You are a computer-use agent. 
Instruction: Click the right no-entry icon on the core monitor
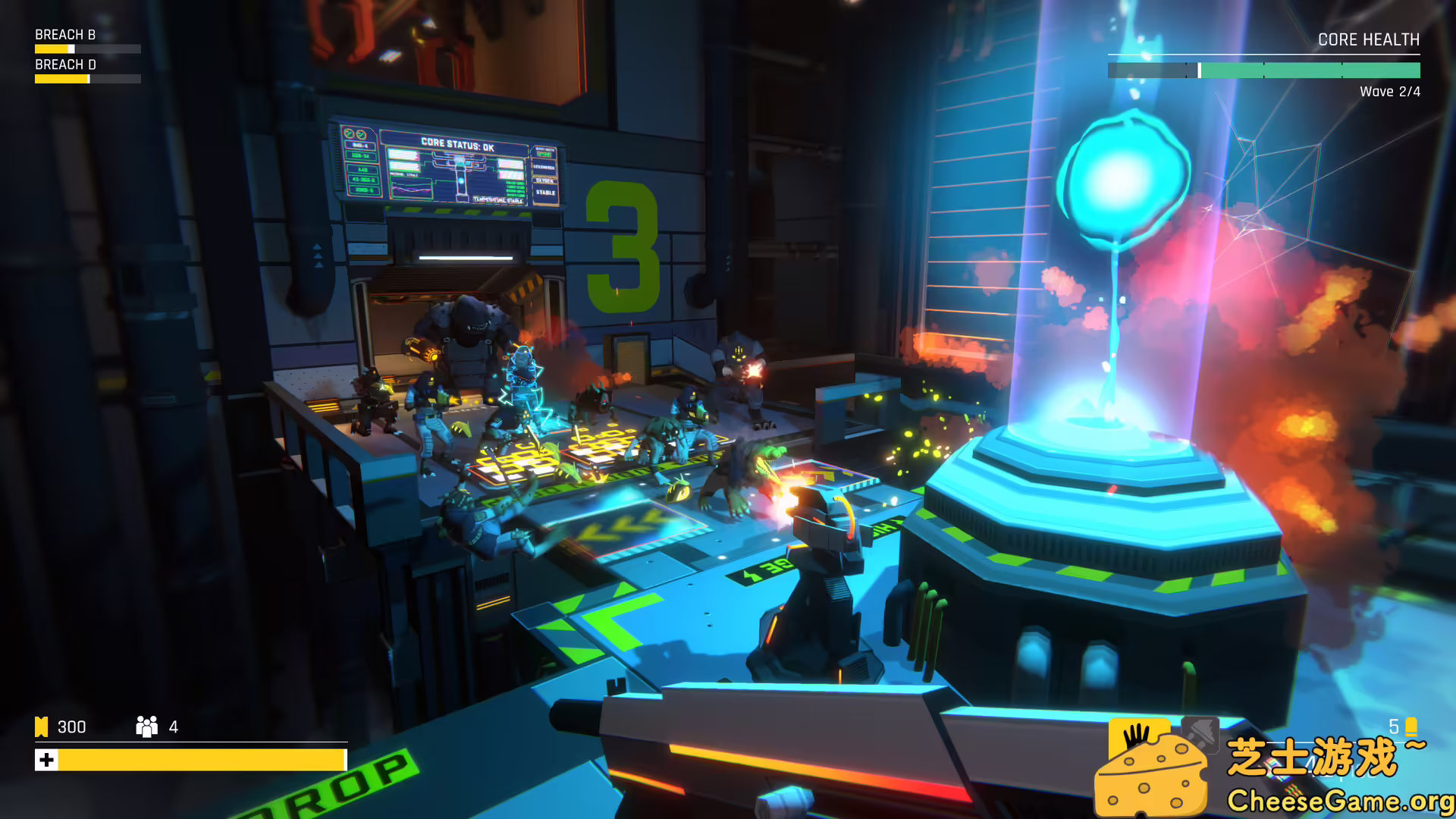pos(360,134)
